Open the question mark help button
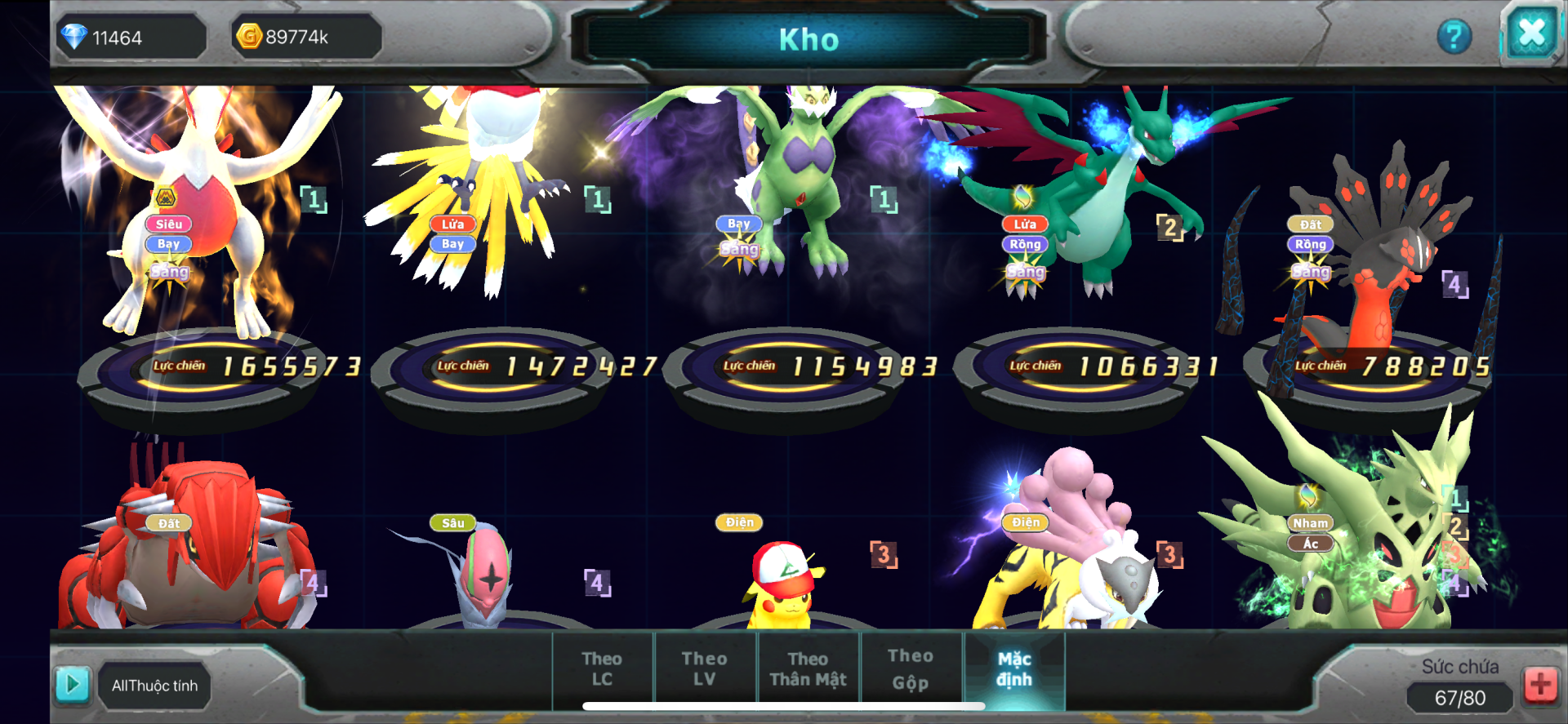Screen dimensions: 1568x724 point(1454,37)
